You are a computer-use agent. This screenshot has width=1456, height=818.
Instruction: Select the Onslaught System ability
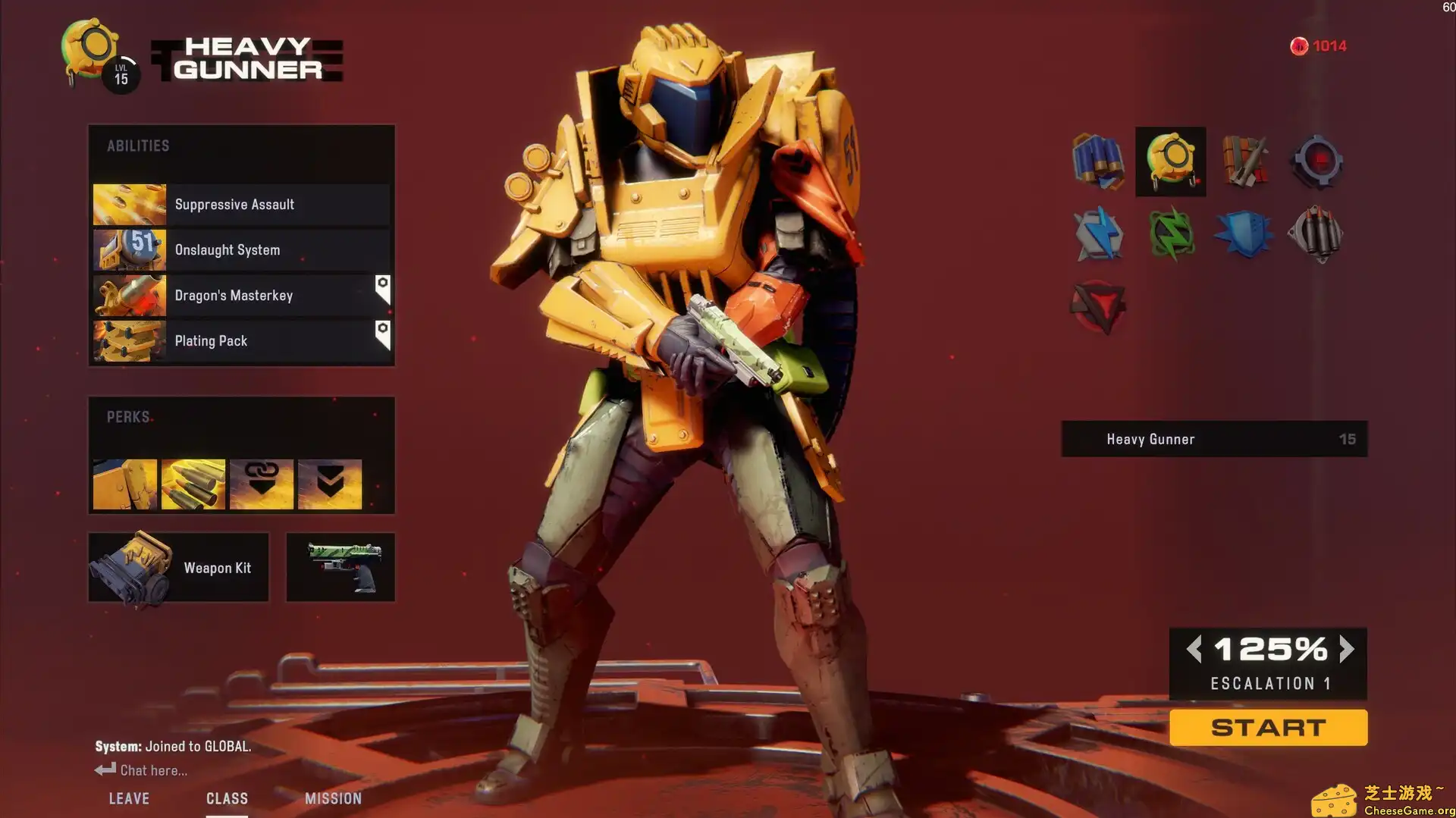point(241,250)
